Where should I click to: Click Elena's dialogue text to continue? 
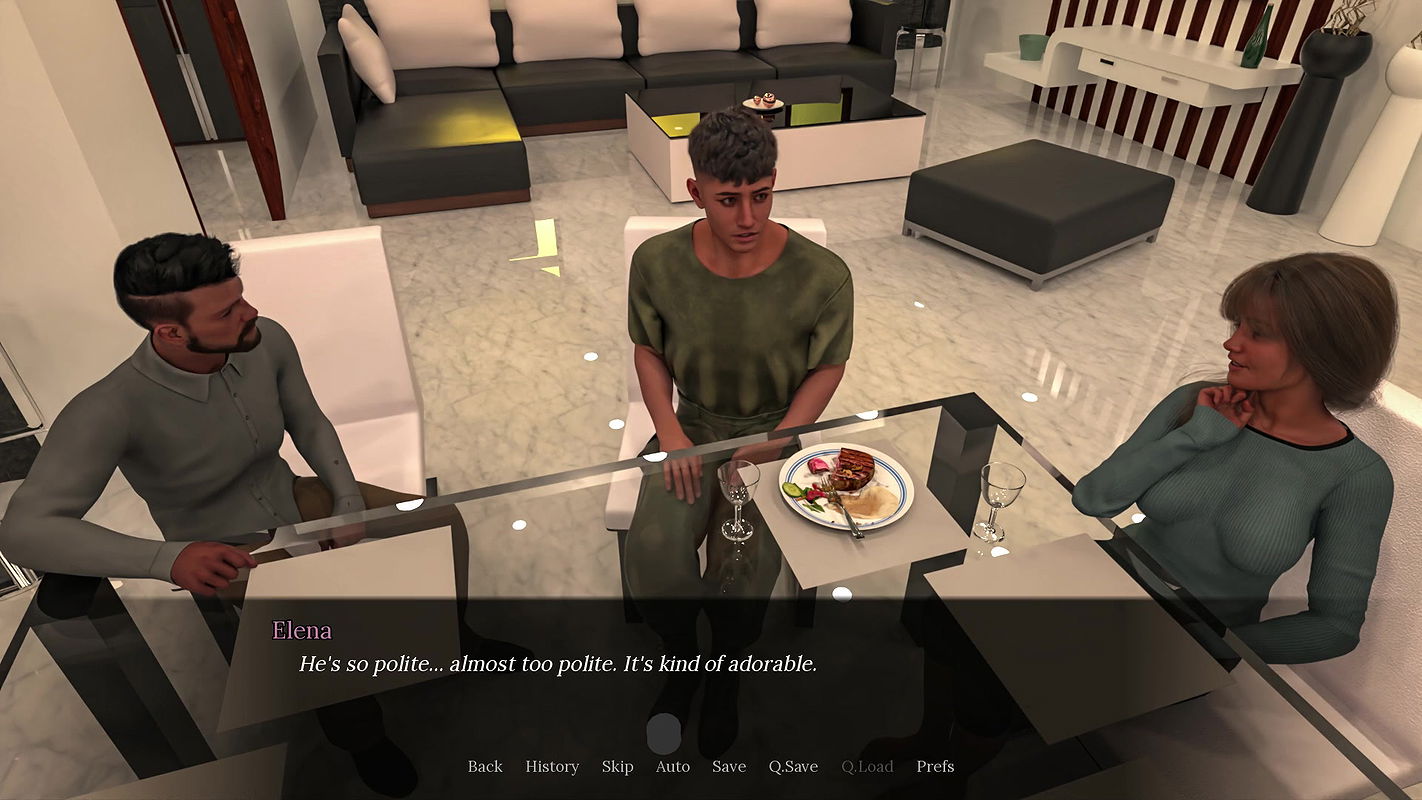pyautogui.click(x=556, y=662)
